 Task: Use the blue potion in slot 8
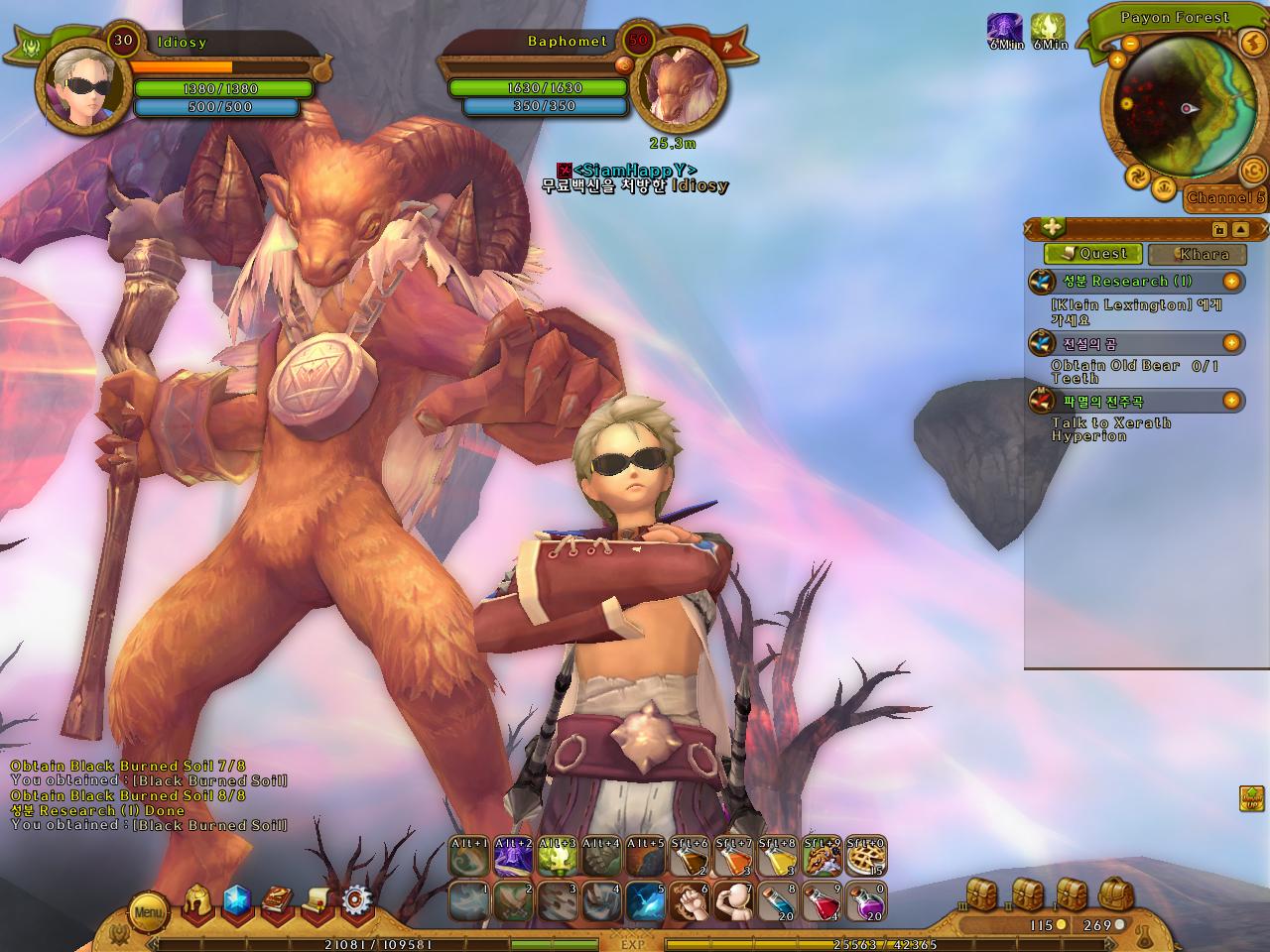tap(777, 901)
